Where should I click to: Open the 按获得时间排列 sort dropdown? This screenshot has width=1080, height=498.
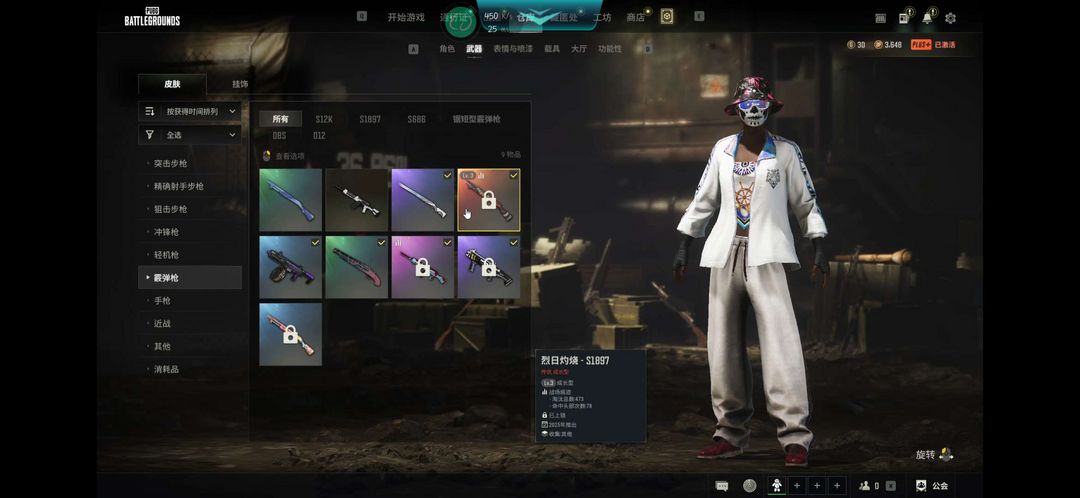point(190,111)
